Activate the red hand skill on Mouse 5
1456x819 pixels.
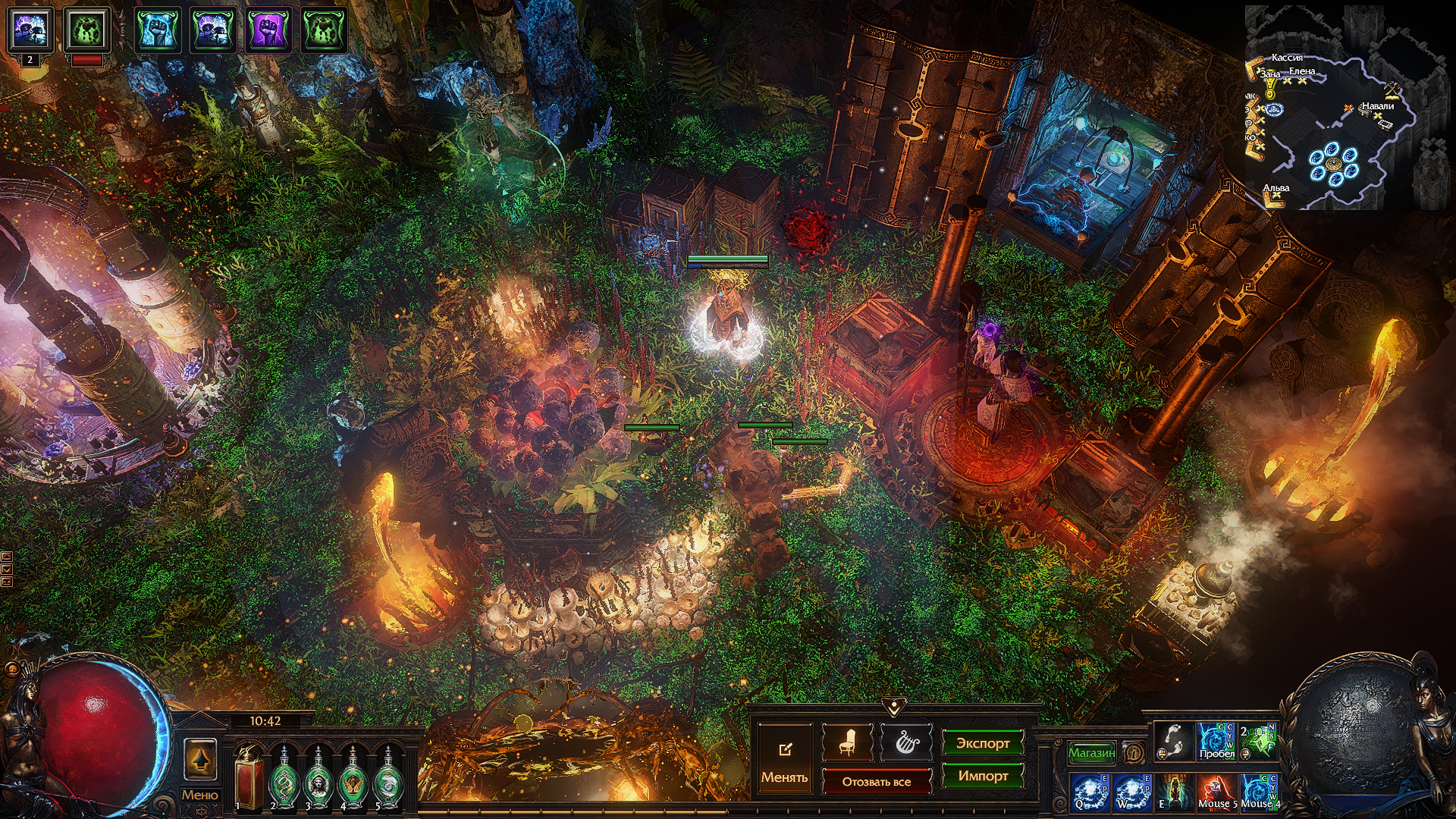click(x=1216, y=792)
